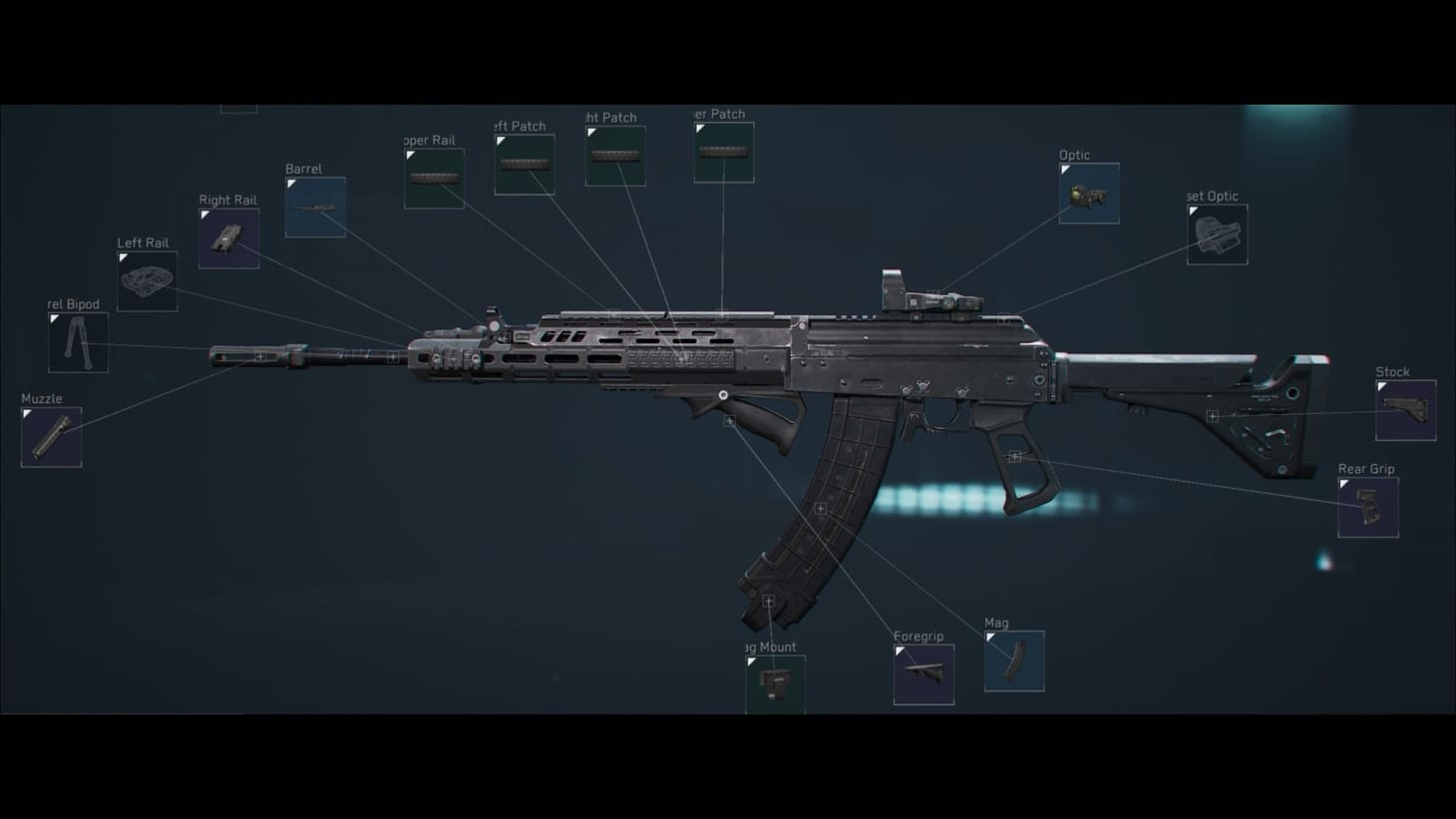Select the Rear Grip attachment
The height and width of the screenshot is (819, 1456).
point(1367,506)
